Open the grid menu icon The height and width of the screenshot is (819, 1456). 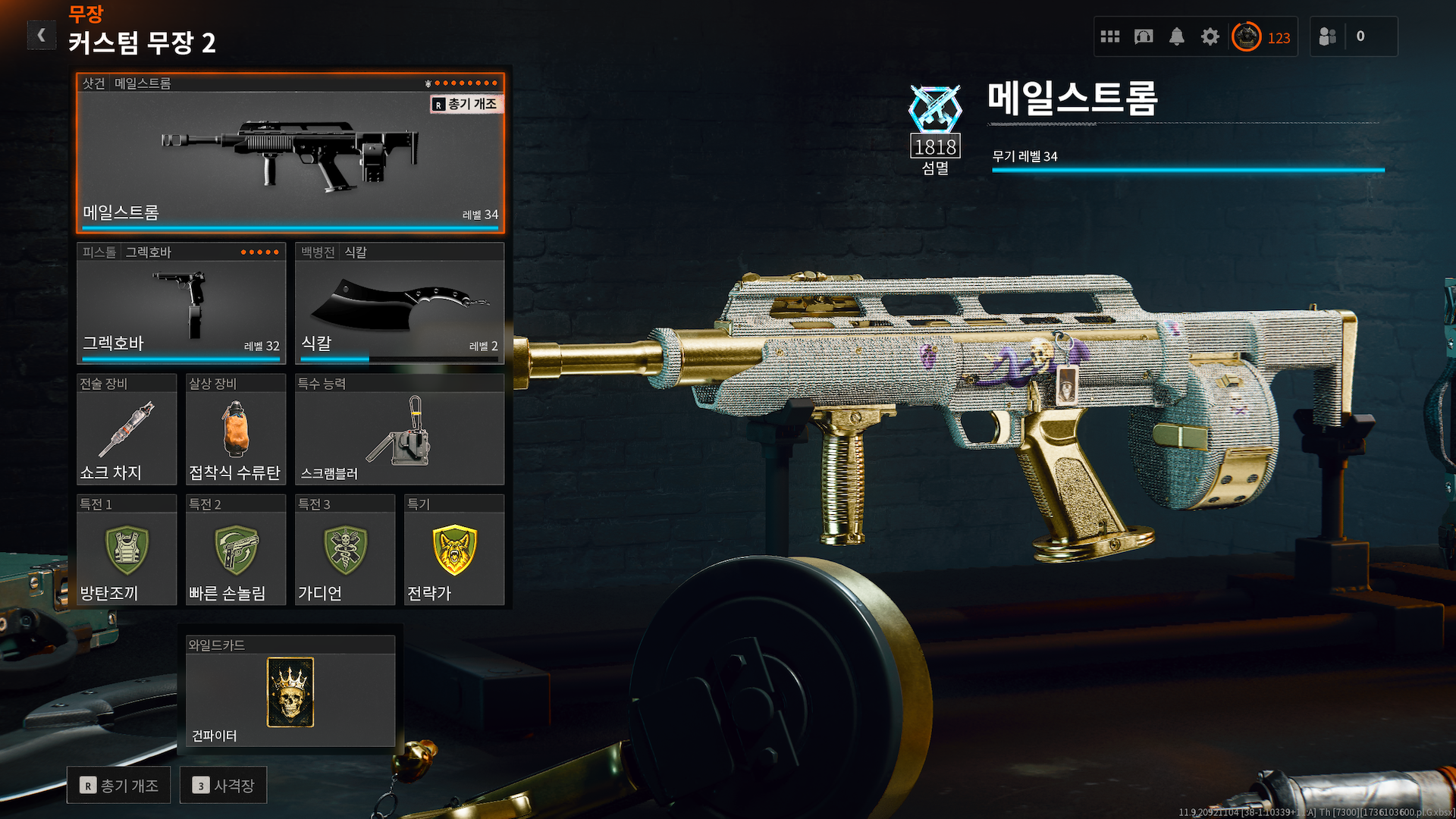click(x=1110, y=36)
